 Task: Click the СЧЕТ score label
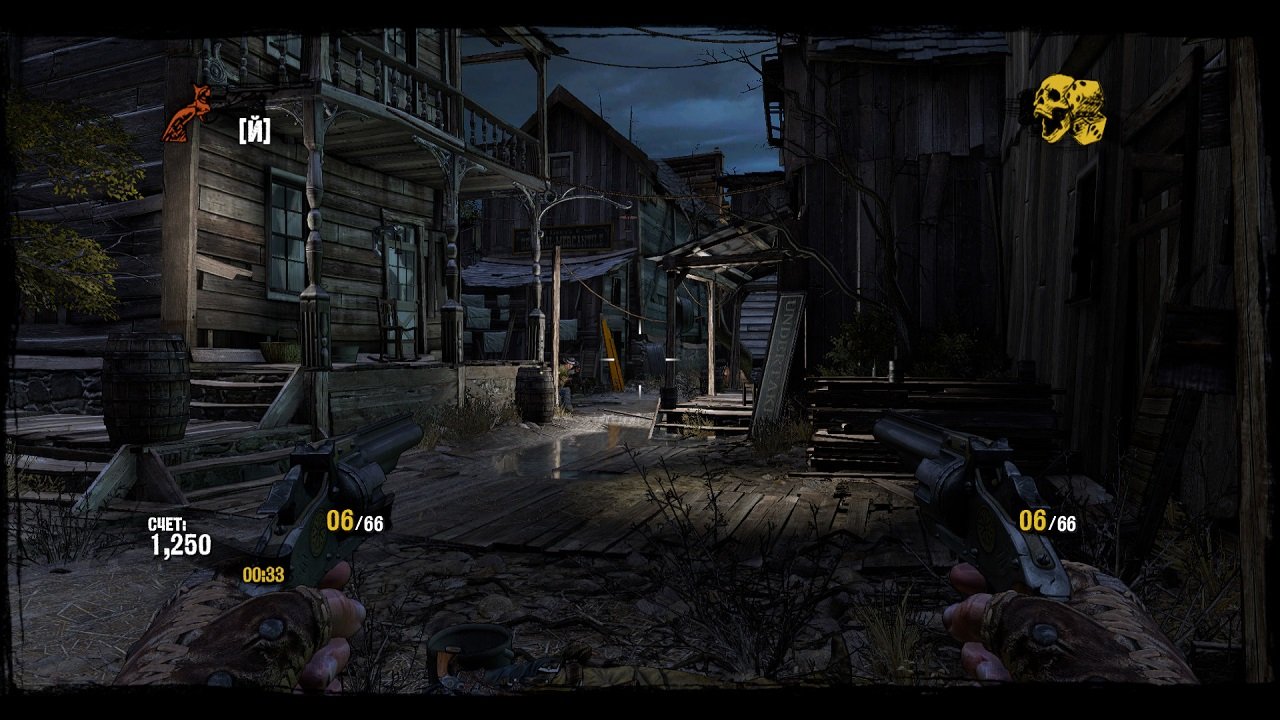tap(170, 524)
